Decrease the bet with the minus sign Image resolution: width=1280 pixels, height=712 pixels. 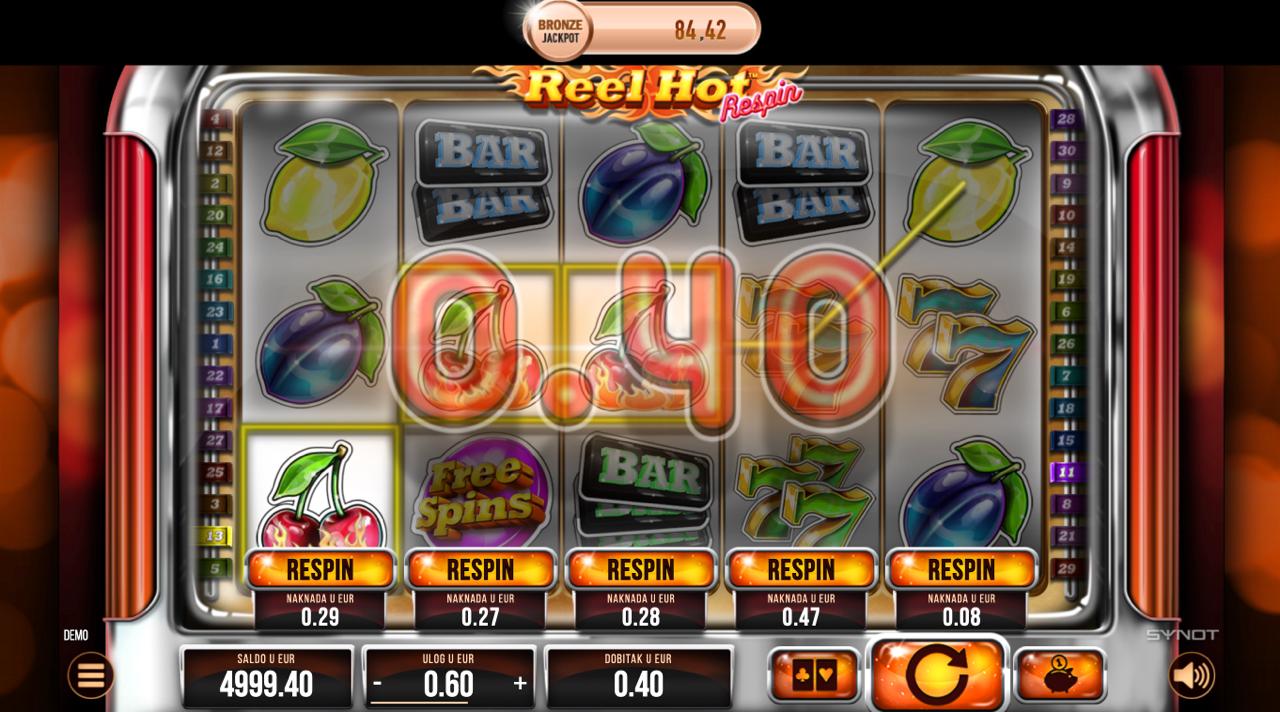(x=378, y=684)
